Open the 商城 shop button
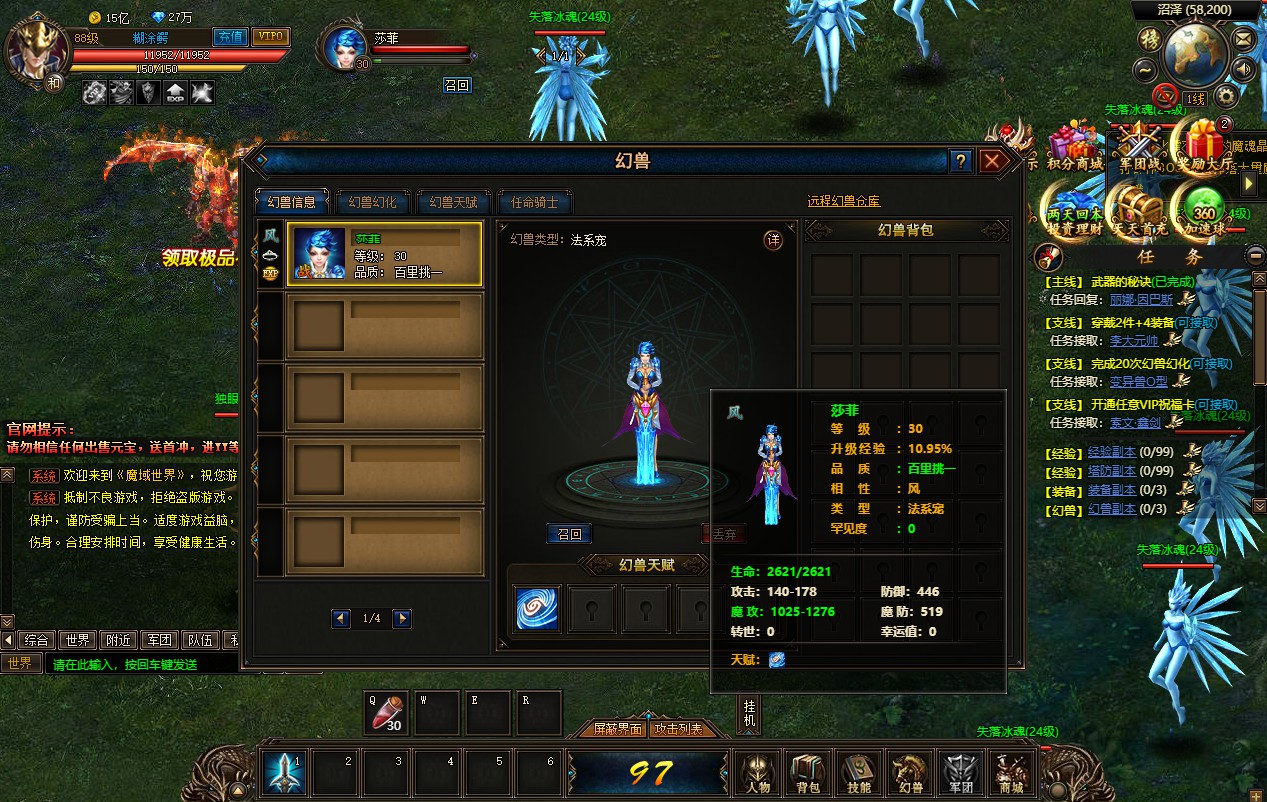Viewport: 1267px width, 802px height. [1011, 773]
